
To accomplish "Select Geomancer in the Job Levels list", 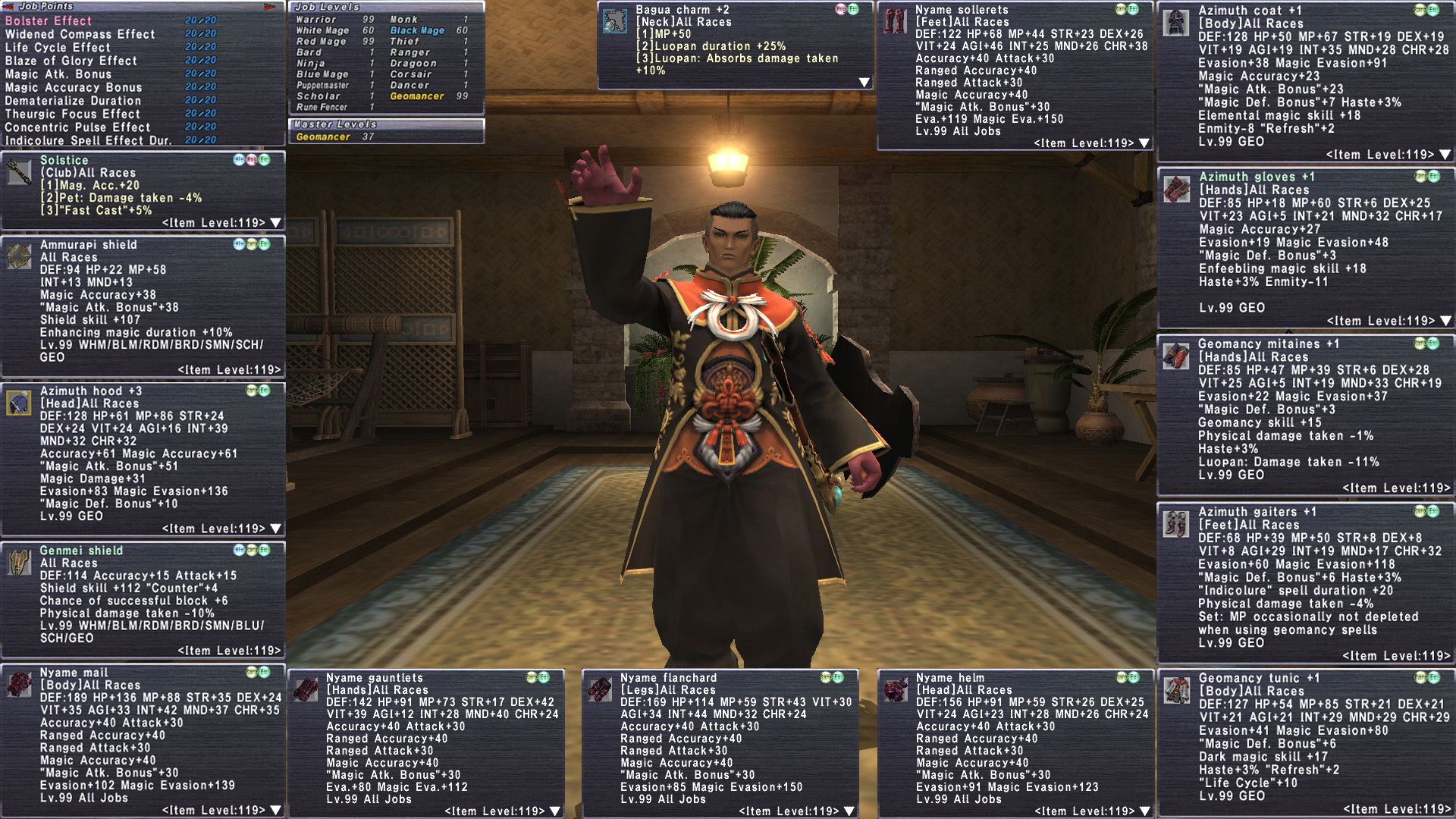I will 417,96.
